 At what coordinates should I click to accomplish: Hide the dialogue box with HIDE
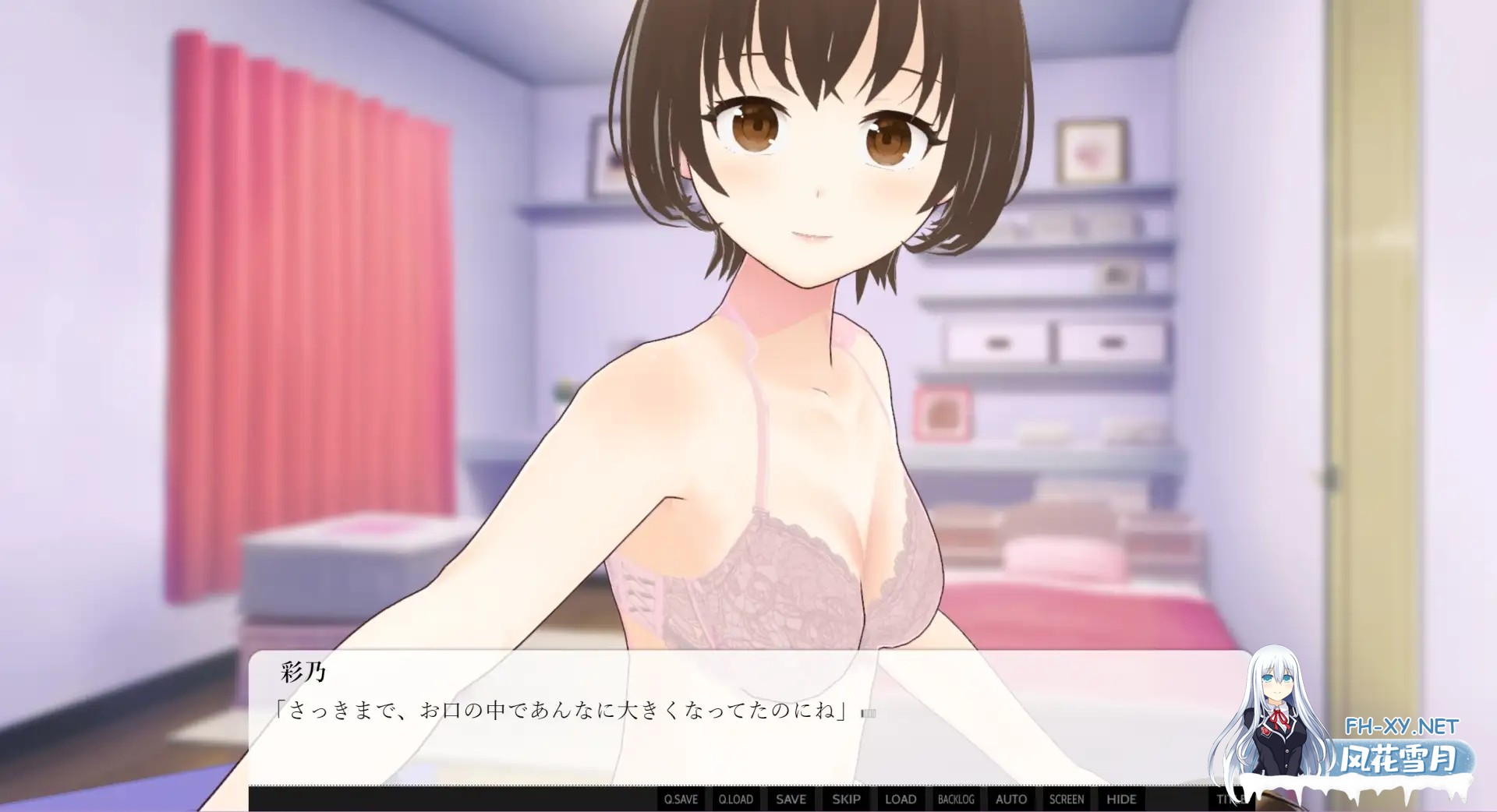(x=1121, y=799)
